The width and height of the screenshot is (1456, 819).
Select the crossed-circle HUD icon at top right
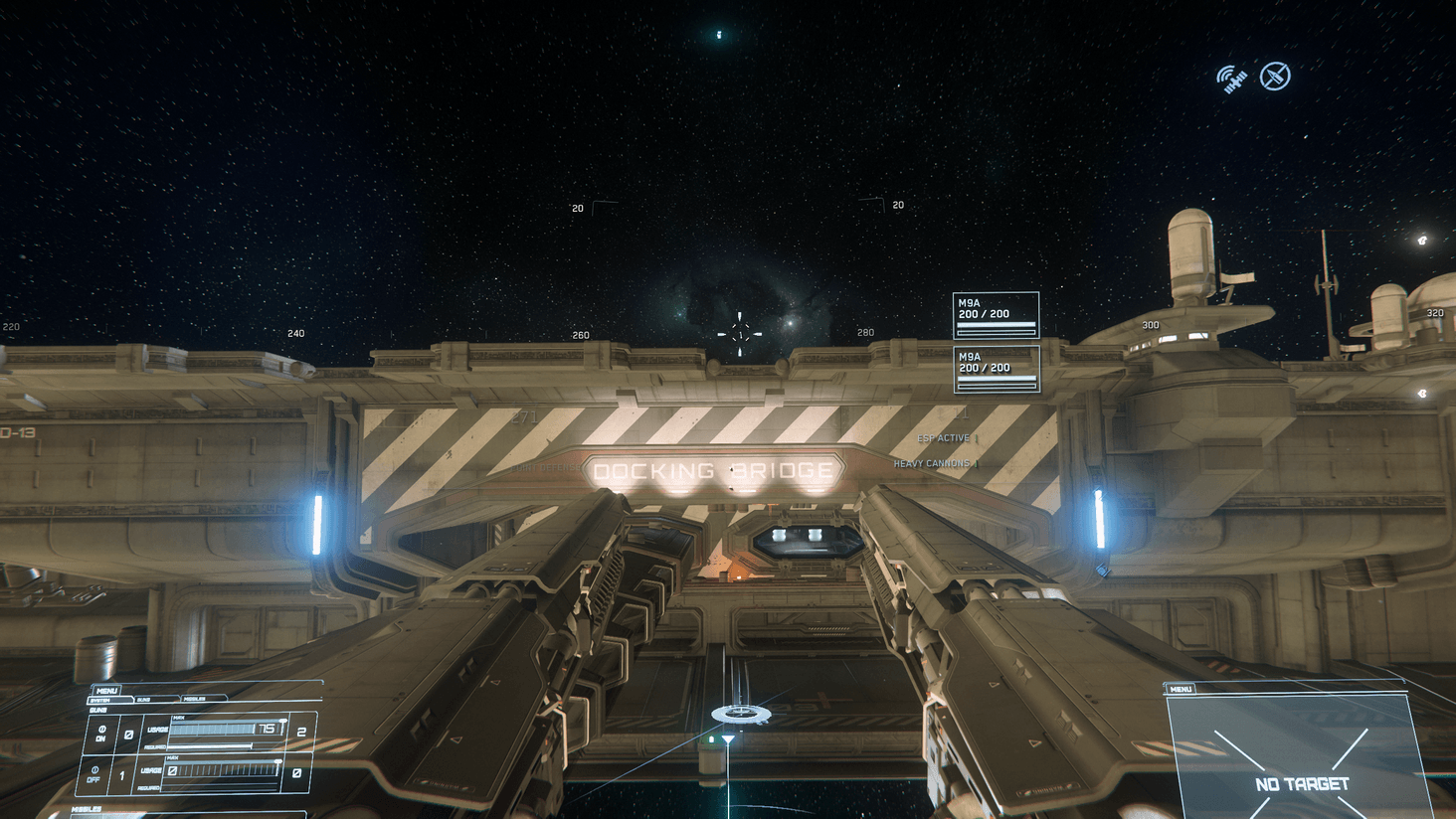point(1274,74)
